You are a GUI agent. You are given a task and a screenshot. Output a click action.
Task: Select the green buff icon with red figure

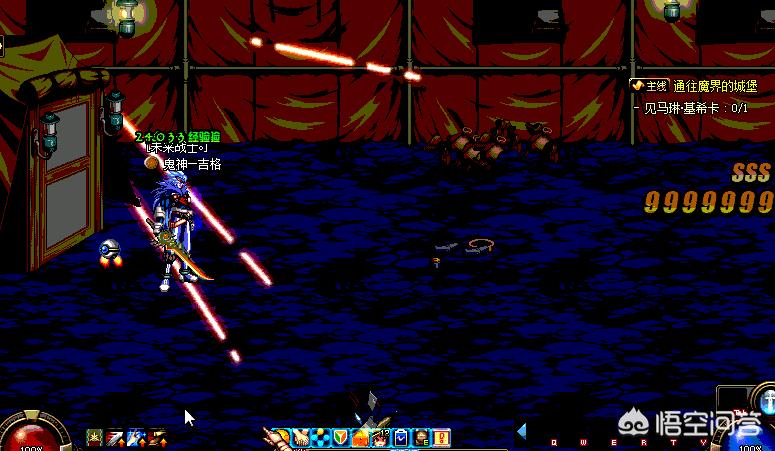coord(94,438)
